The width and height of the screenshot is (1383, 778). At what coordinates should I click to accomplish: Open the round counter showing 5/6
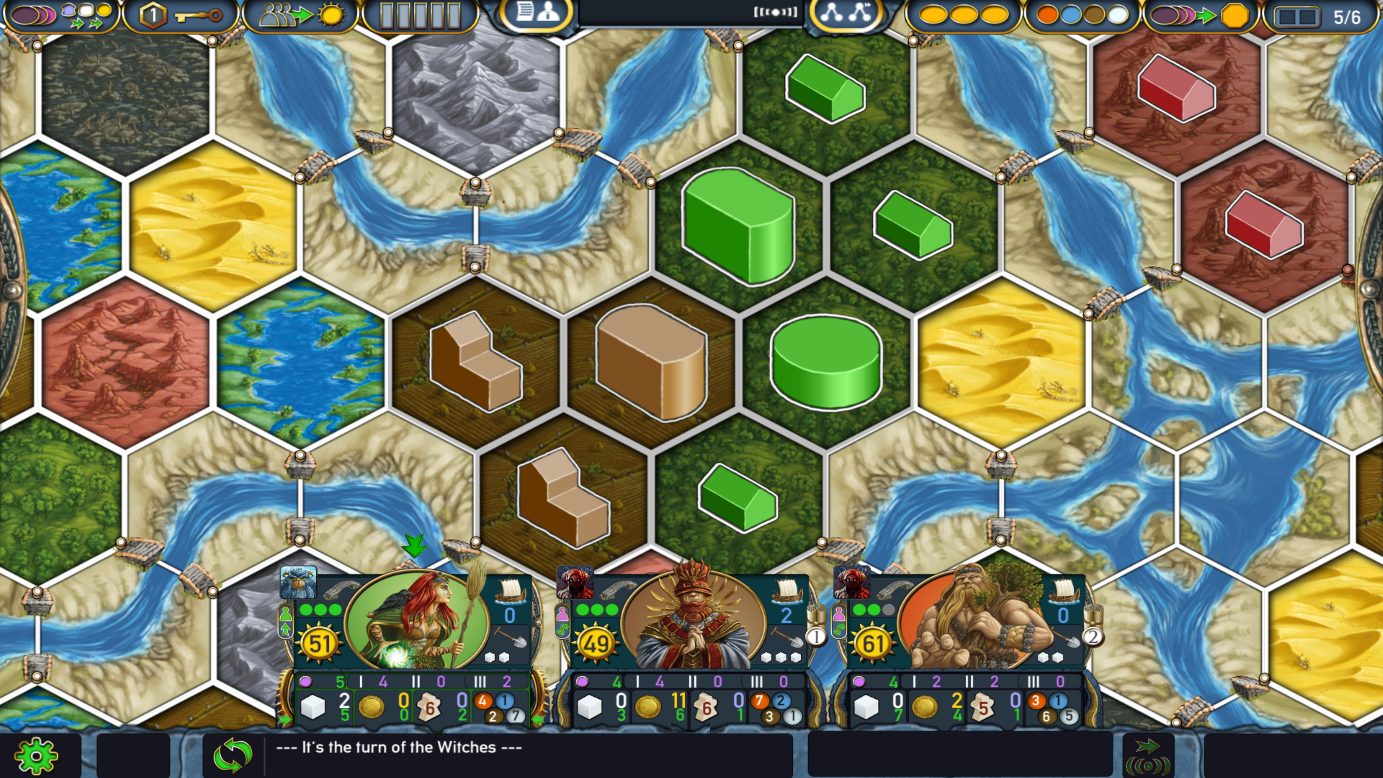pos(1320,17)
